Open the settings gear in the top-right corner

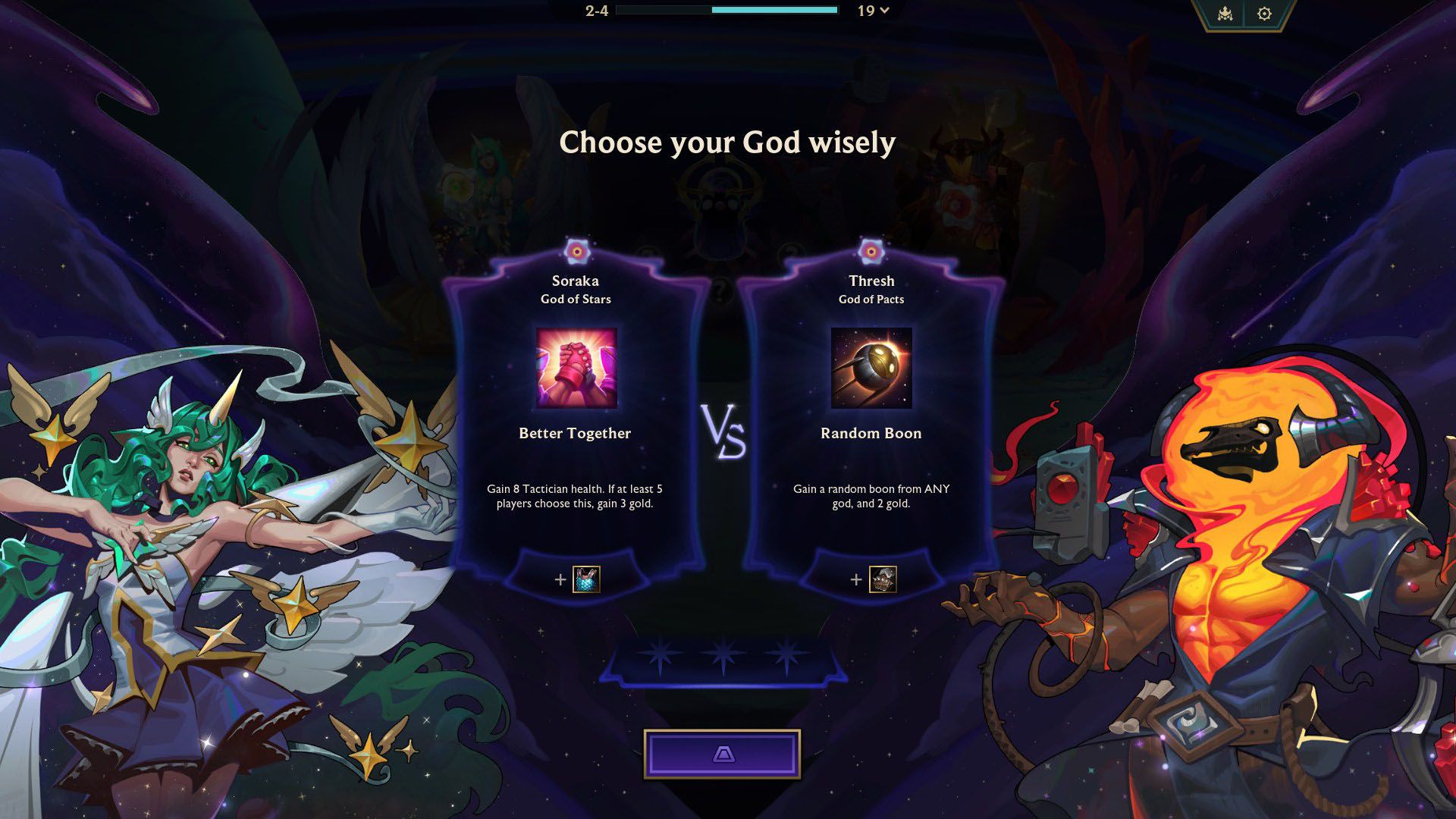[1263, 14]
